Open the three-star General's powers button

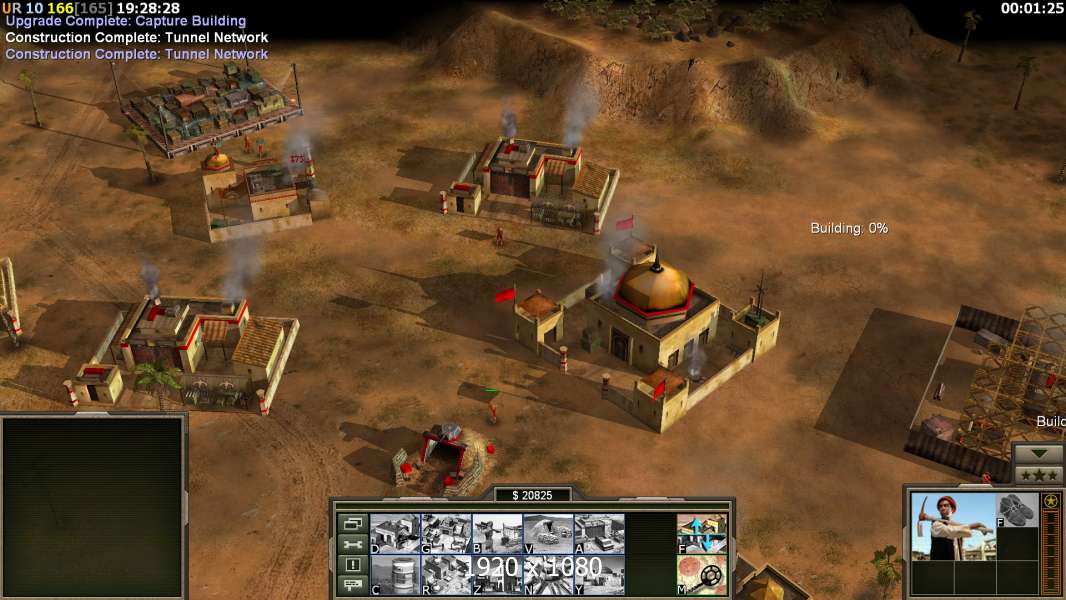[x=1039, y=474]
